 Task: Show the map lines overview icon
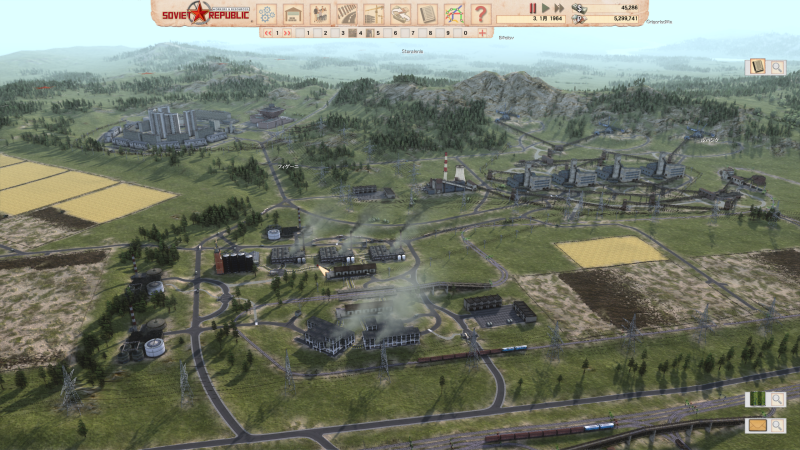pyautogui.click(x=454, y=13)
